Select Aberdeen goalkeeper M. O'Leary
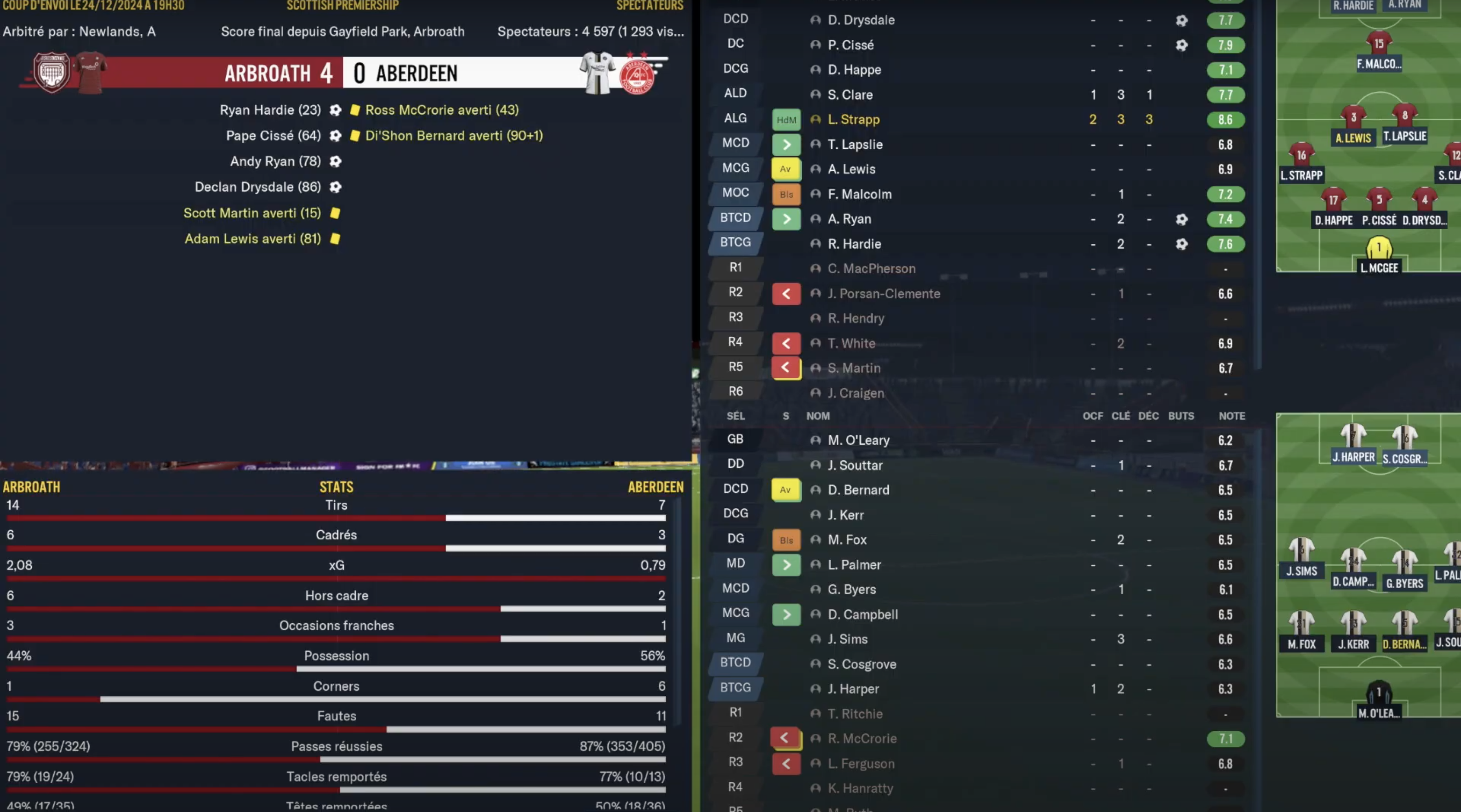1461x812 pixels. tap(858, 440)
